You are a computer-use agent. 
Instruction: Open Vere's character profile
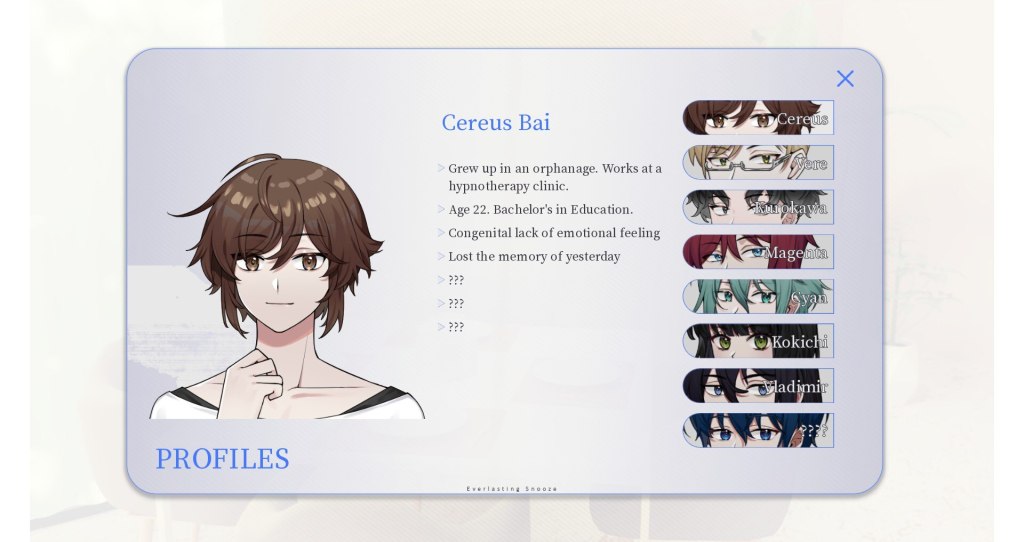click(x=758, y=162)
